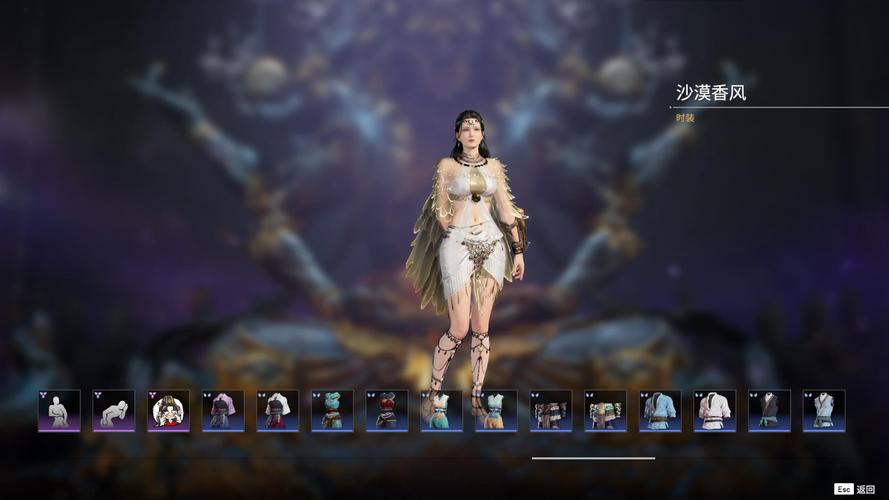Select the pale blue sleeveless vest outfit

[x=824, y=411]
